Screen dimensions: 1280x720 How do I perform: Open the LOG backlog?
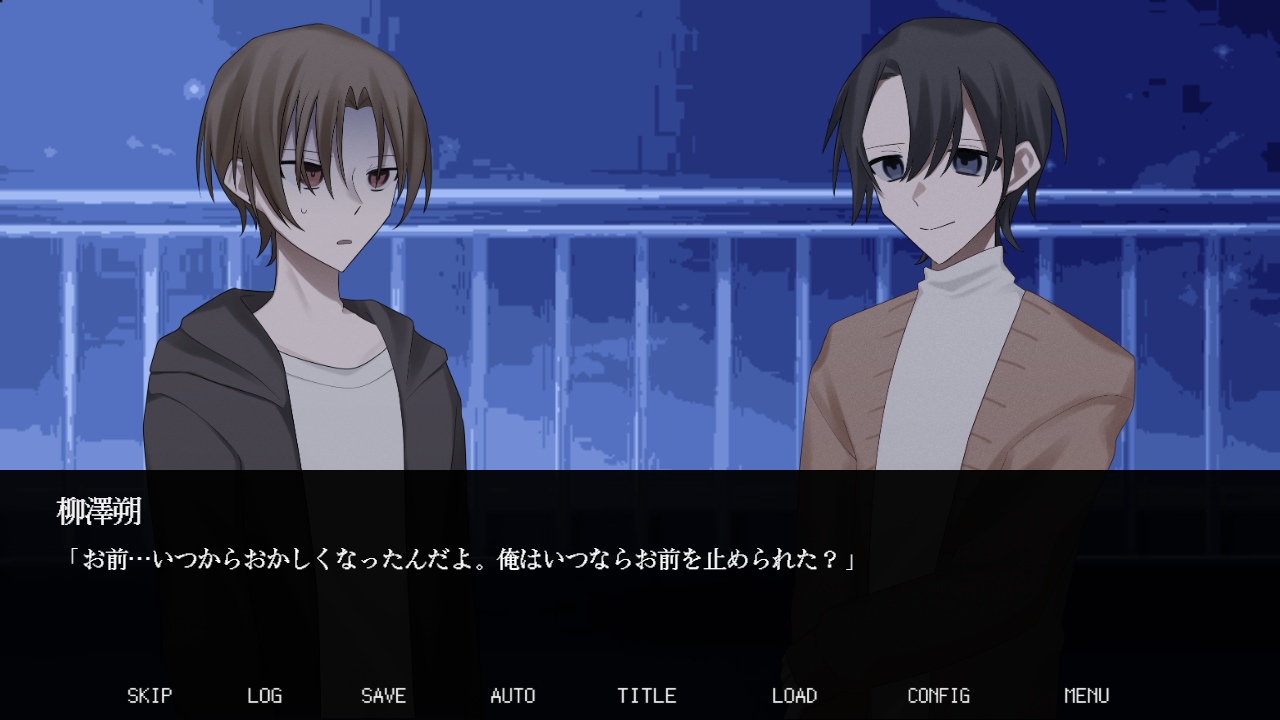pyautogui.click(x=264, y=695)
